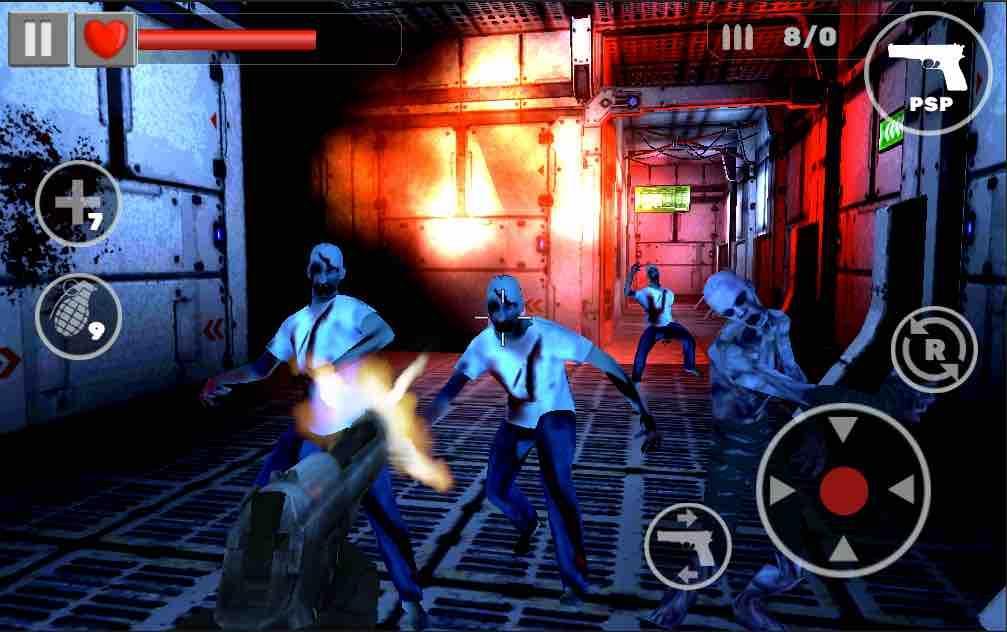
Task: Pause the game
Action: tap(38, 40)
